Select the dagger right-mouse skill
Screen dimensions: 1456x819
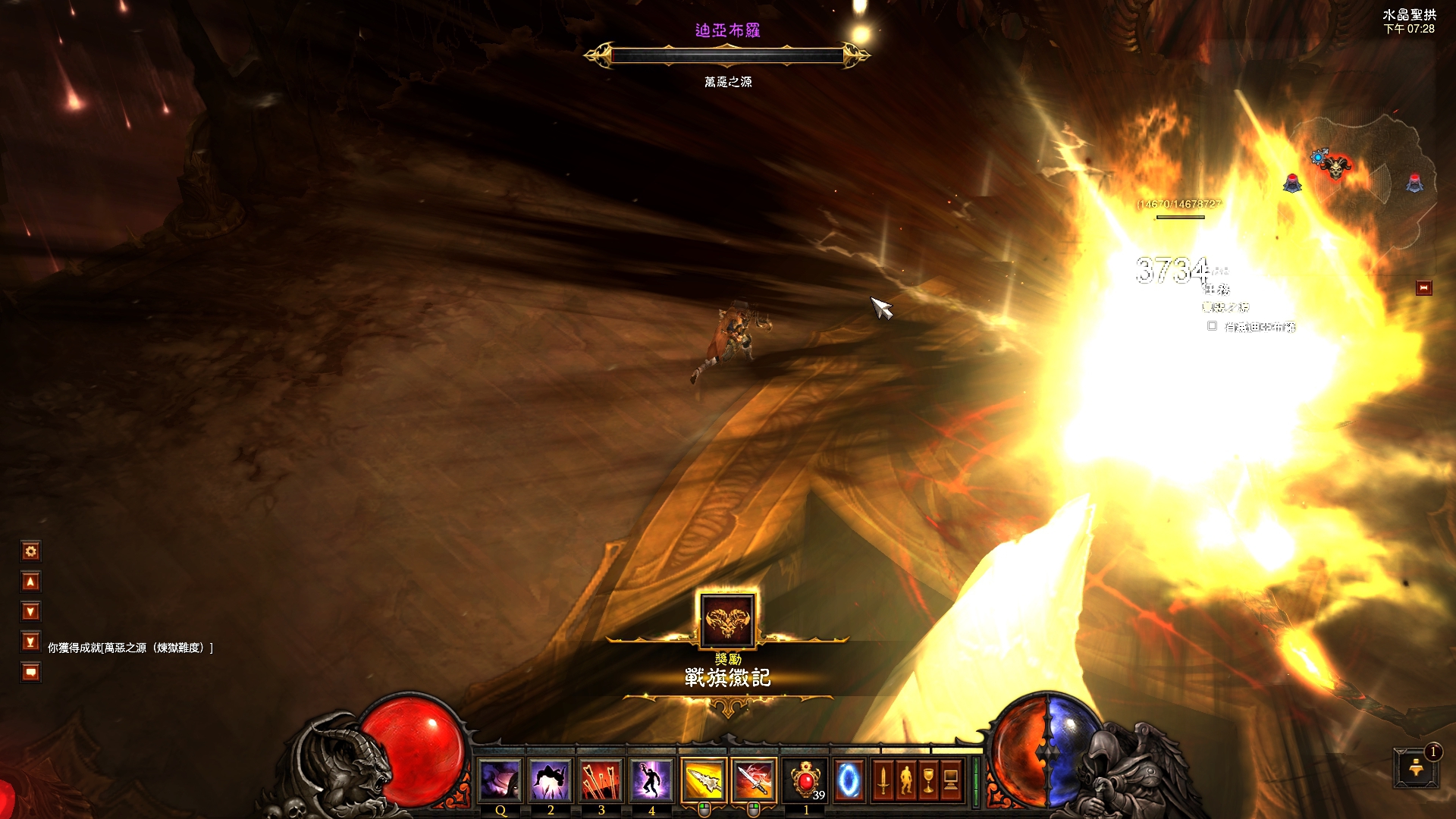coord(754,780)
